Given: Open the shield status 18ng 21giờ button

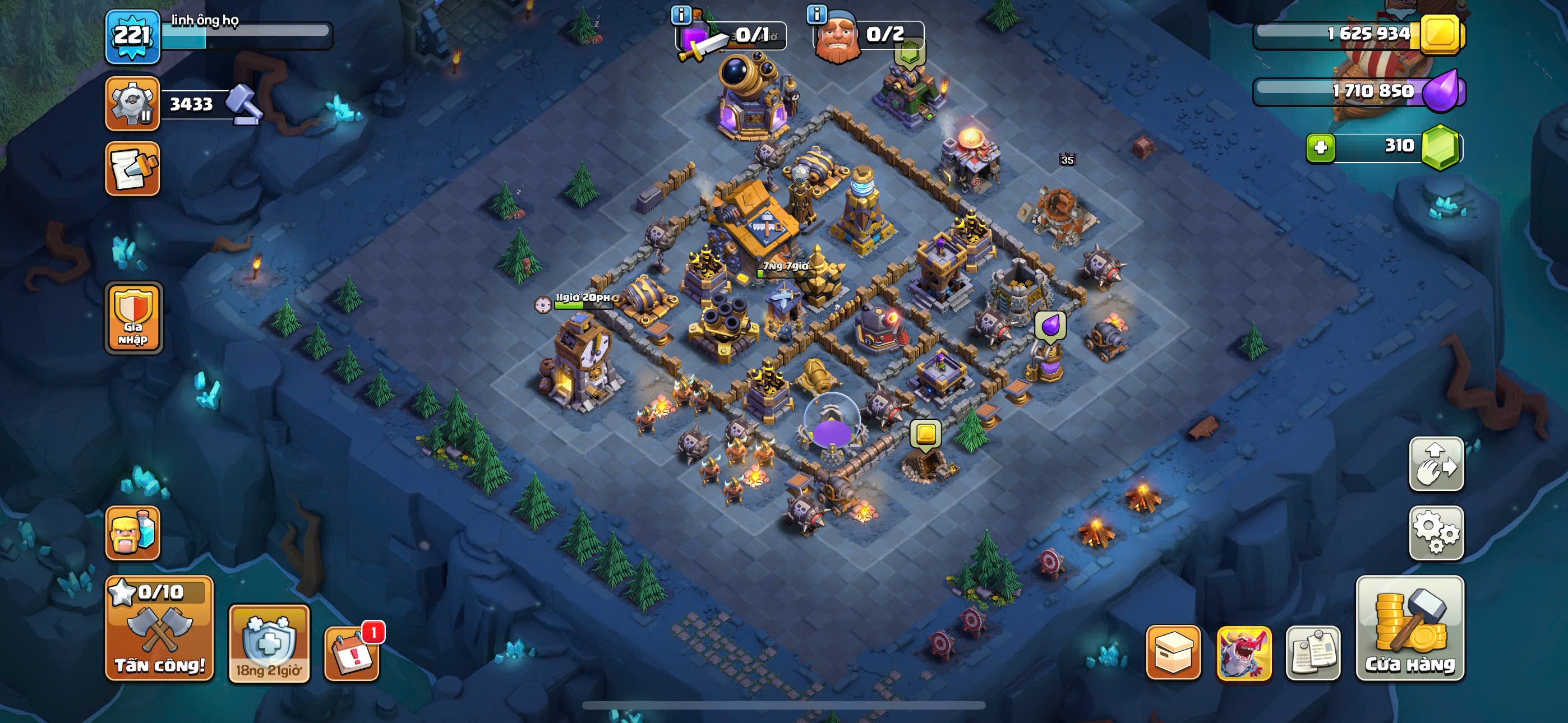Looking at the screenshot, I should coord(269,644).
